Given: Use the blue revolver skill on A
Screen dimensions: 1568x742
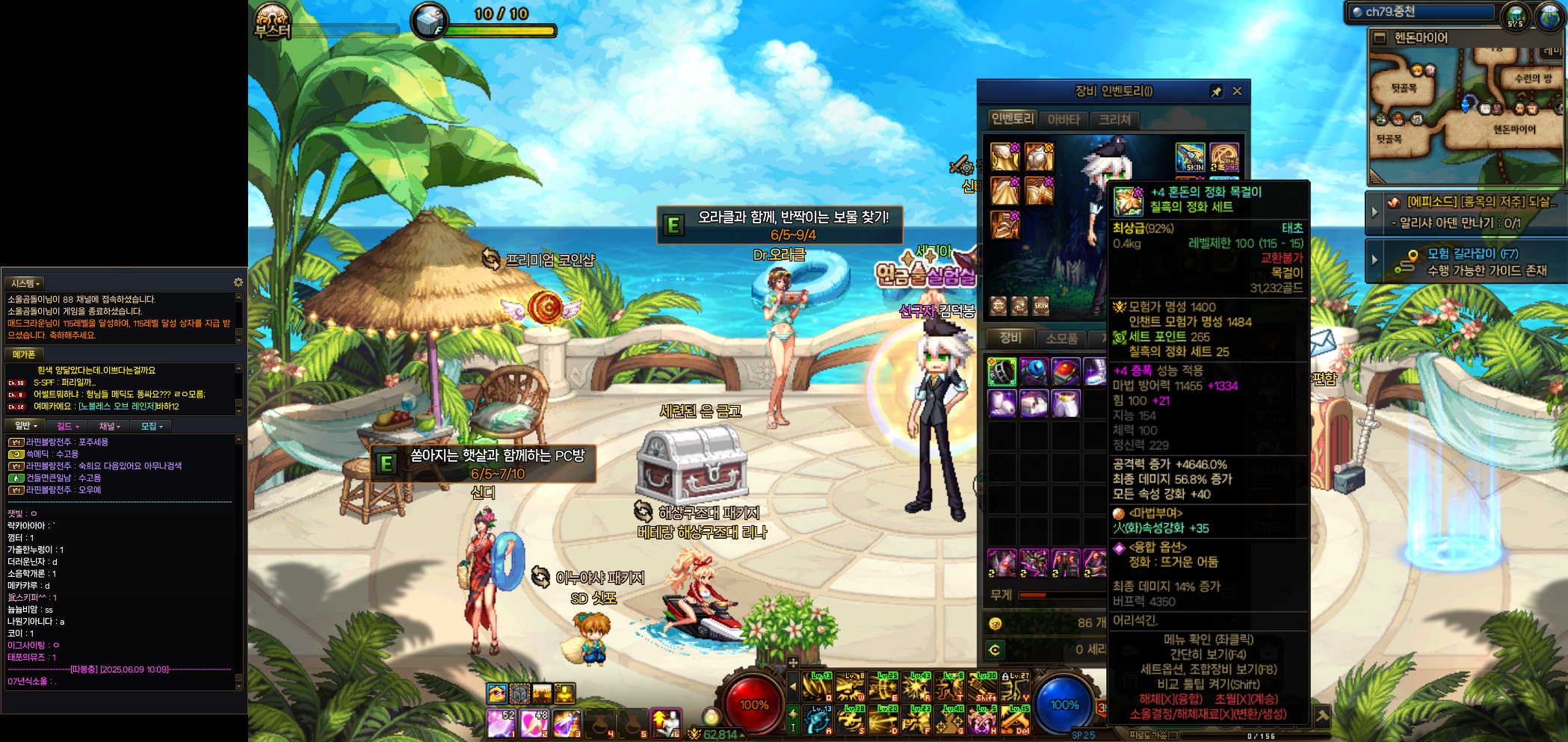Looking at the screenshot, I should [818, 720].
